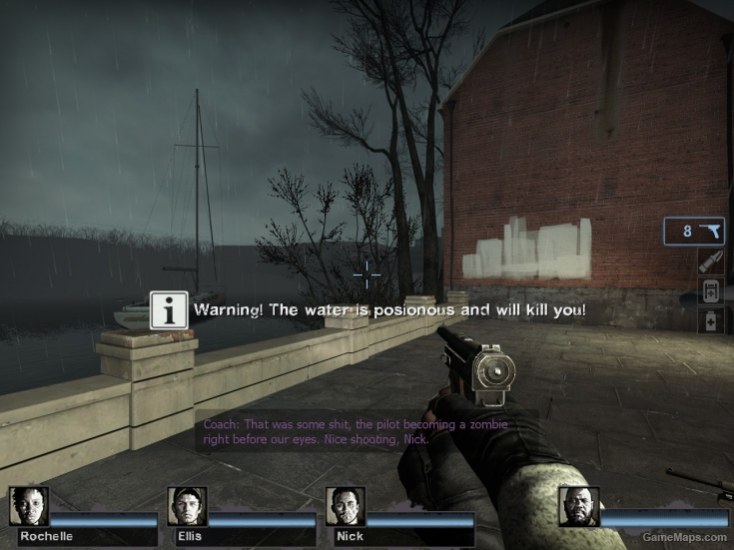Select the pain pills bottle slot
This screenshot has width=734, height=550.
[710, 320]
